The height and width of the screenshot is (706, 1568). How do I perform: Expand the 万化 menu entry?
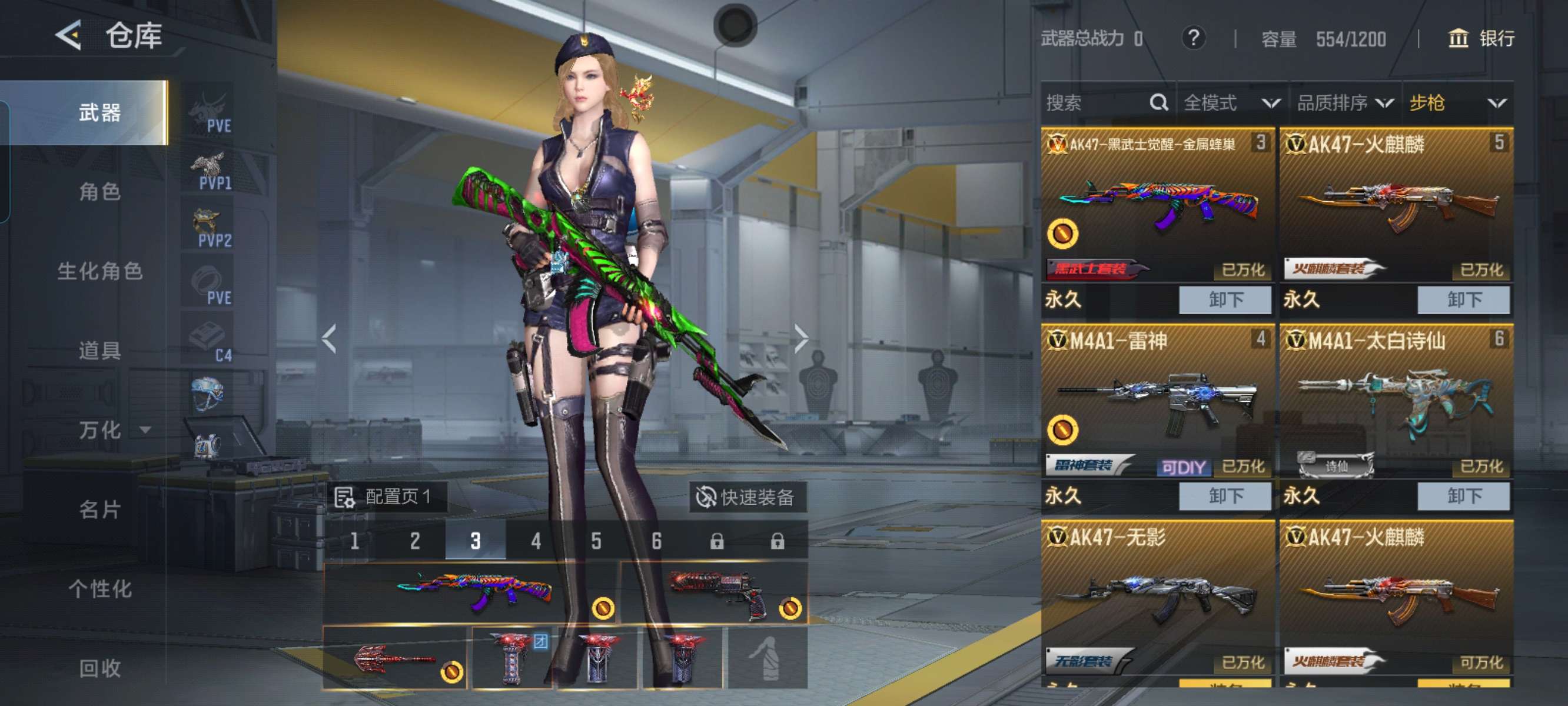coord(112,430)
